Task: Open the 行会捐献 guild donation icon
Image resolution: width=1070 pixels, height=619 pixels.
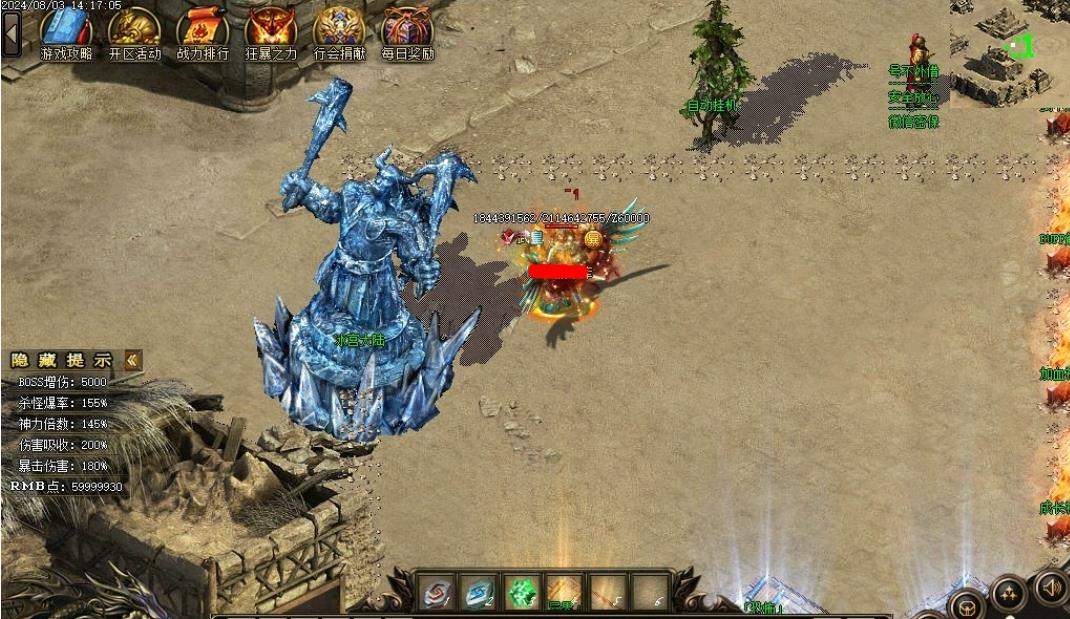Action: point(339,32)
